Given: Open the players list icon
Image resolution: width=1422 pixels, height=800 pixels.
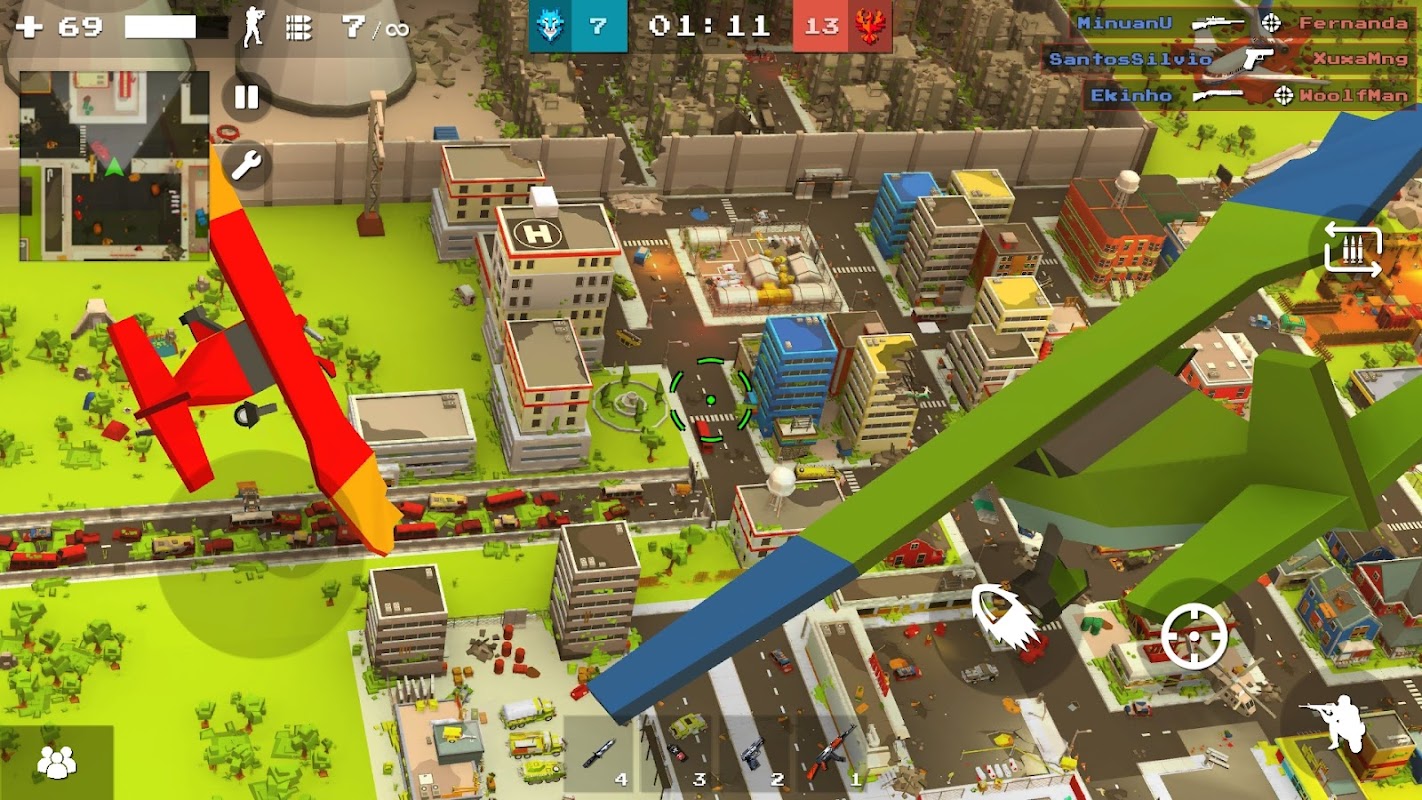Looking at the screenshot, I should [56, 762].
